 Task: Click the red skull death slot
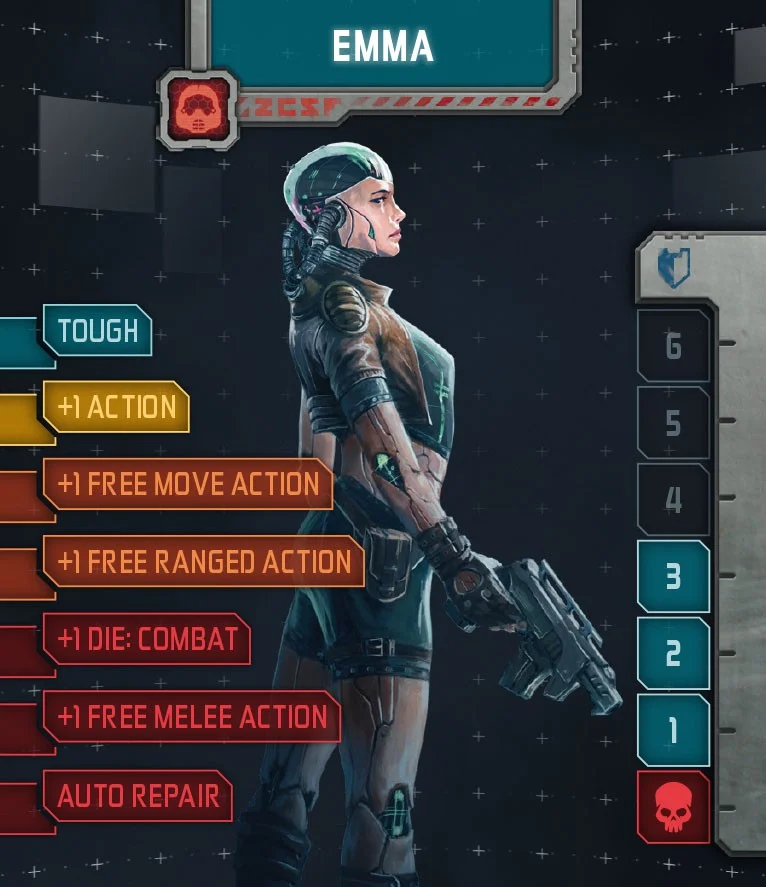point(673,807)
